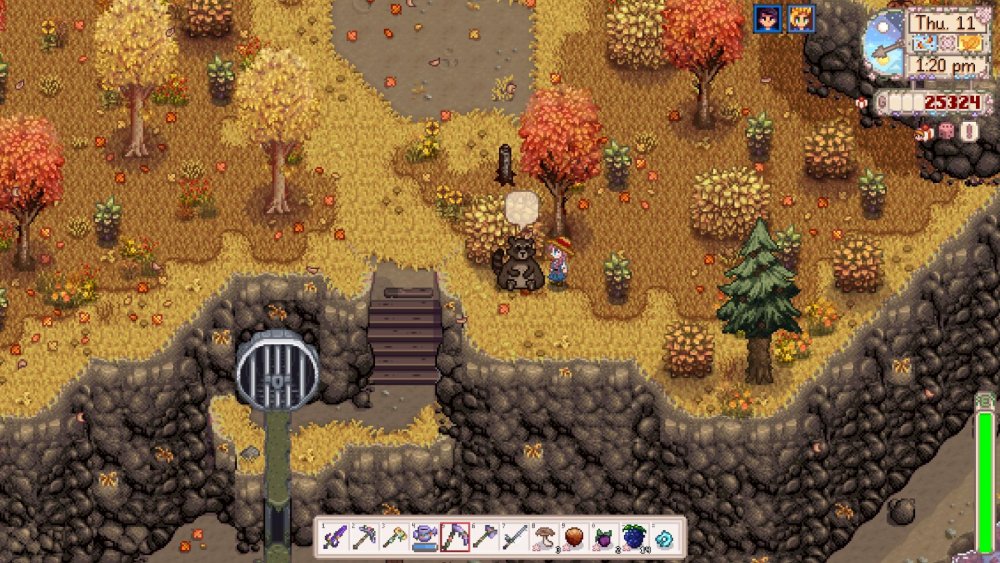Select the brown hazelnut slot
Screen dimensions: 1000x563
pos(575,538)
